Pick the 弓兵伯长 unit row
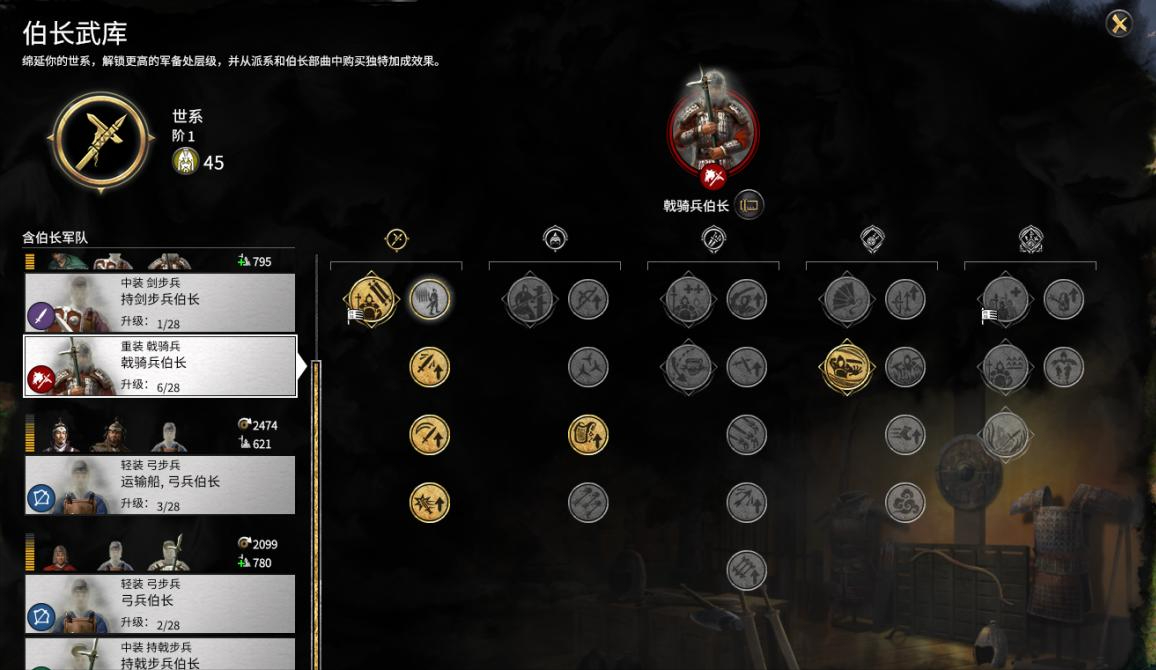This screenshot has height=670, width=1156. (x=160, y=603)
